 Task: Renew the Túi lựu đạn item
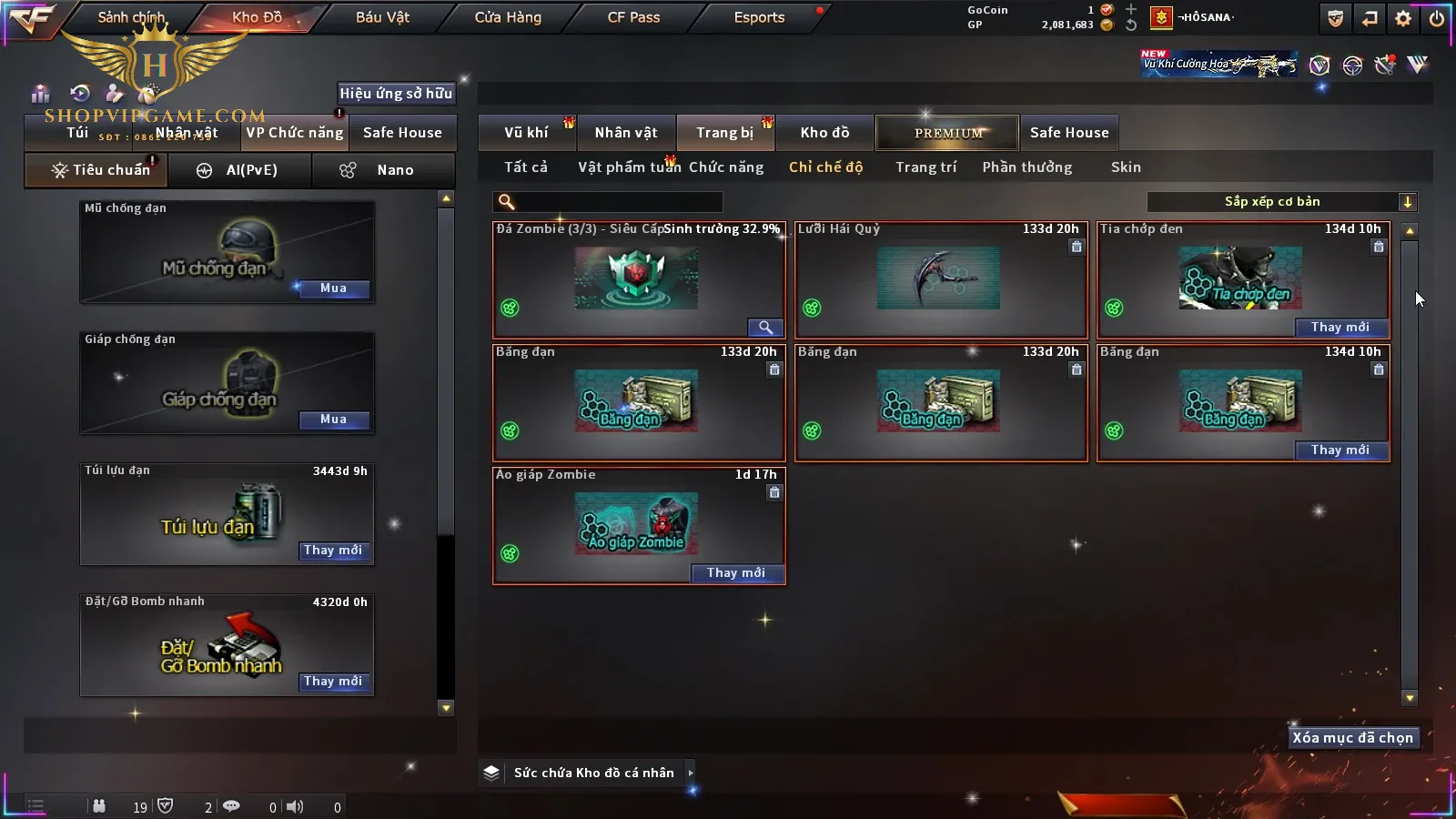pos(333,551)
